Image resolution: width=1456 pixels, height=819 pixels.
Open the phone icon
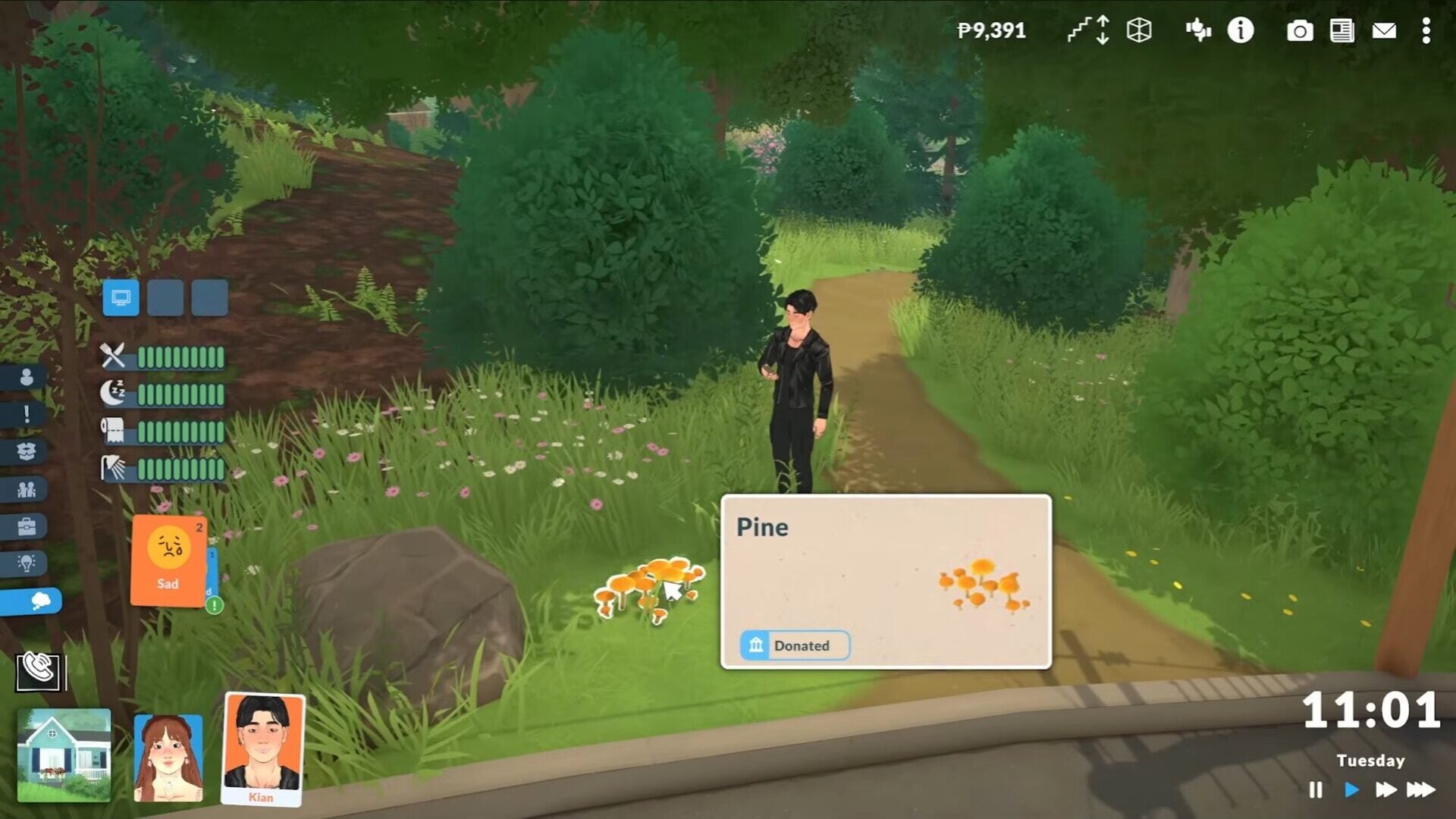click(39, 669)
